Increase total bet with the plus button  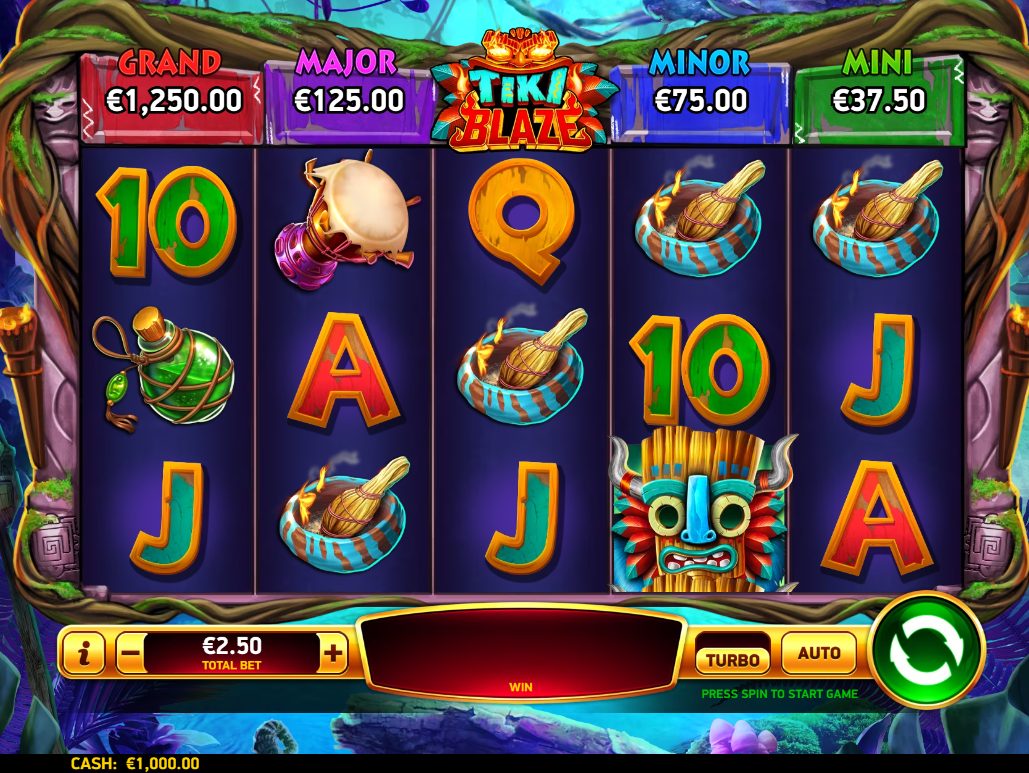tap(332, 655)
